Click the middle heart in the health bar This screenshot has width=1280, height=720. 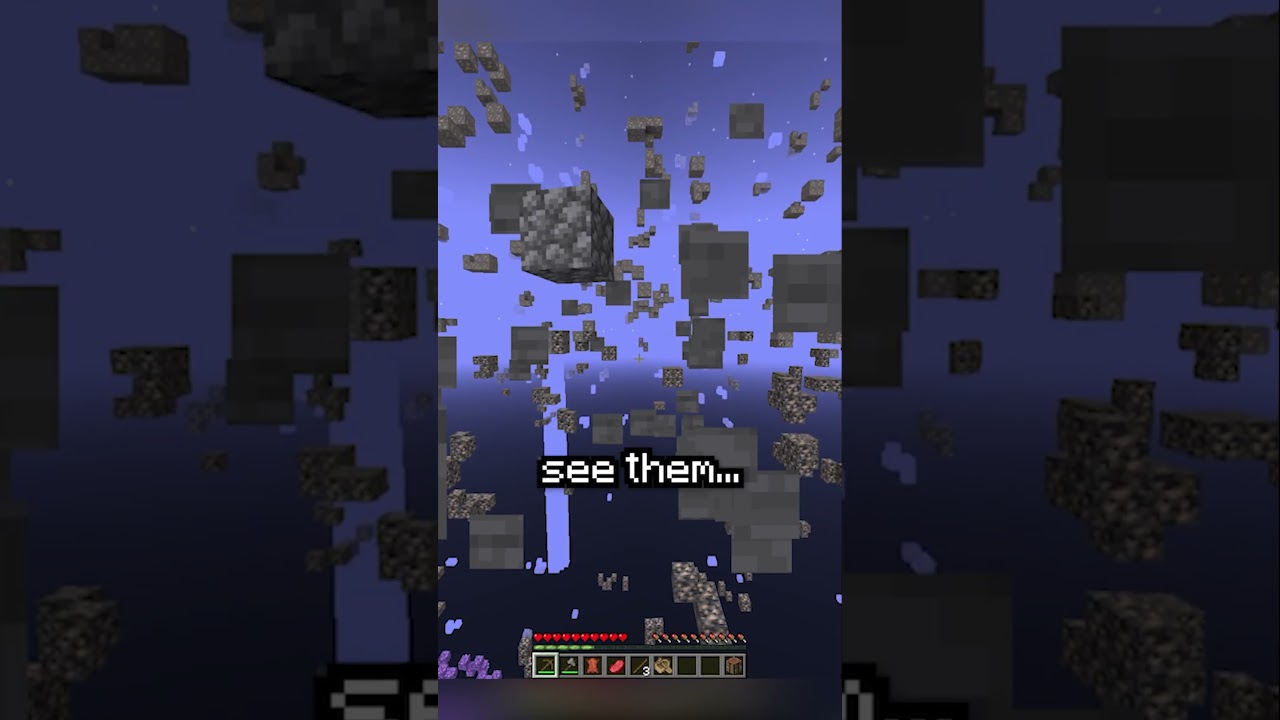point(578,637)
